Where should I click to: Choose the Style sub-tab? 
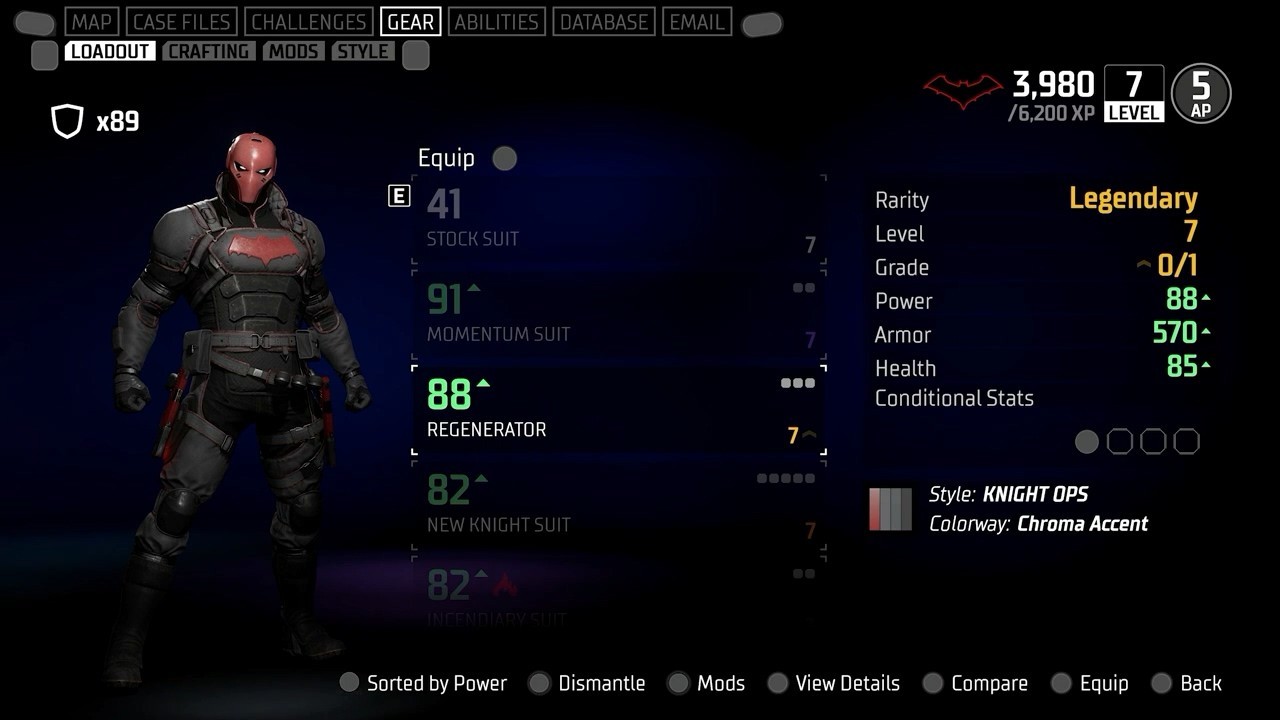363,52
